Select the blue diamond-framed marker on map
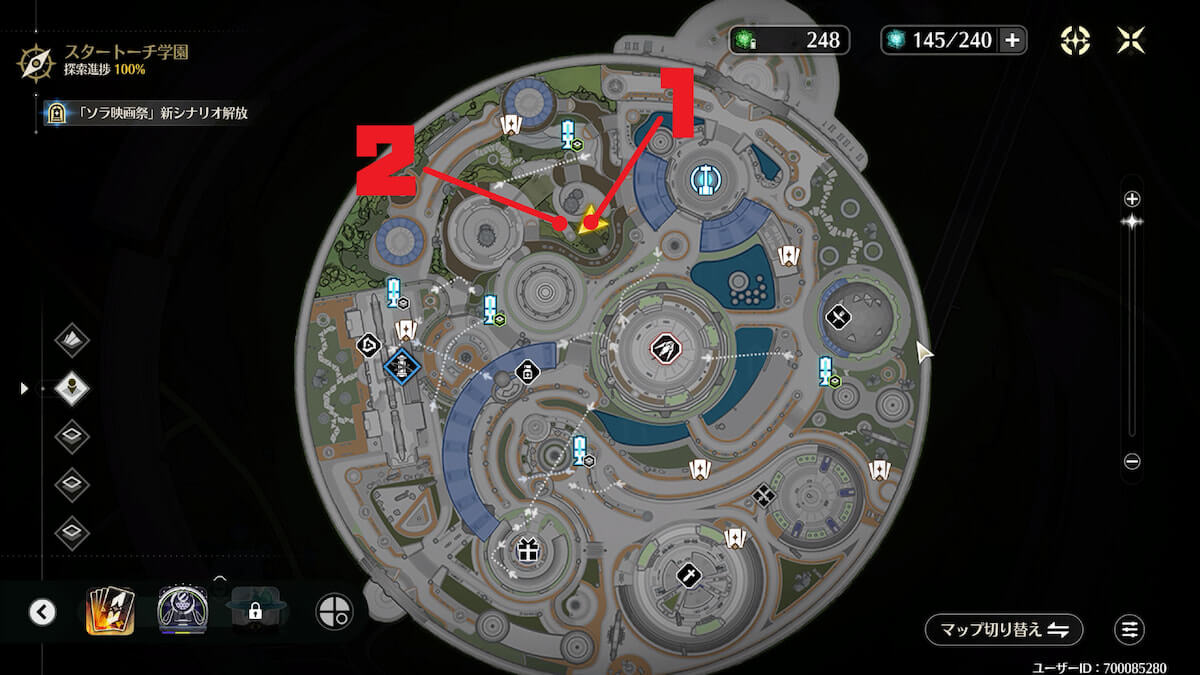Viewport: 1200px width, 675px height. pyautogui.click(x=402, y=366)
